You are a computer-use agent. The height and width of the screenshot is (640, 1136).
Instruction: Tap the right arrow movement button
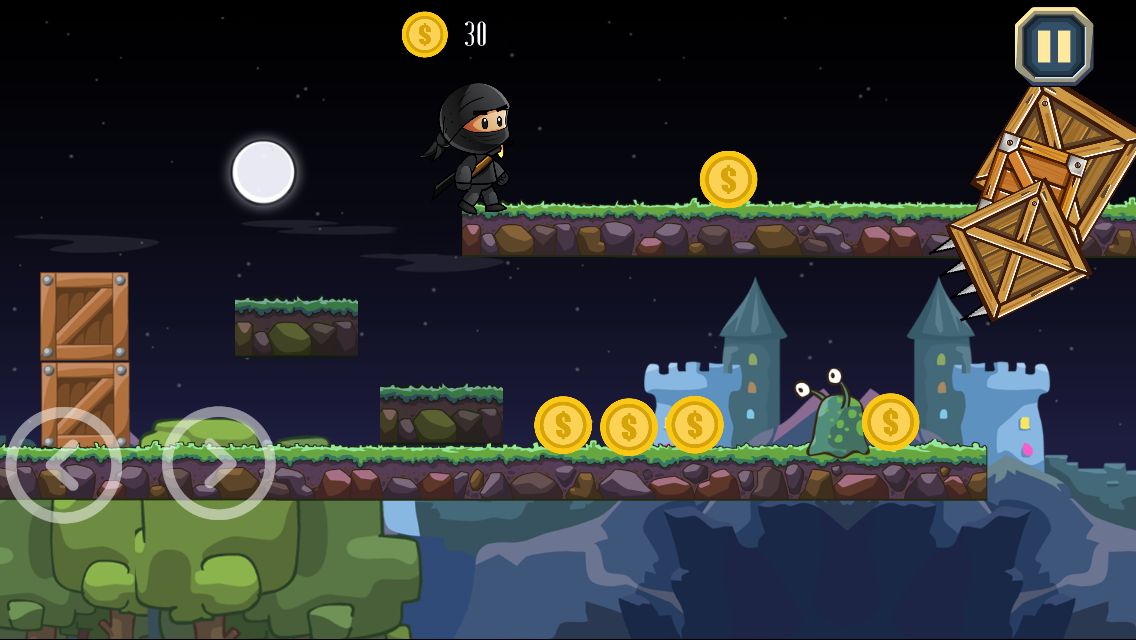(218, 464)
